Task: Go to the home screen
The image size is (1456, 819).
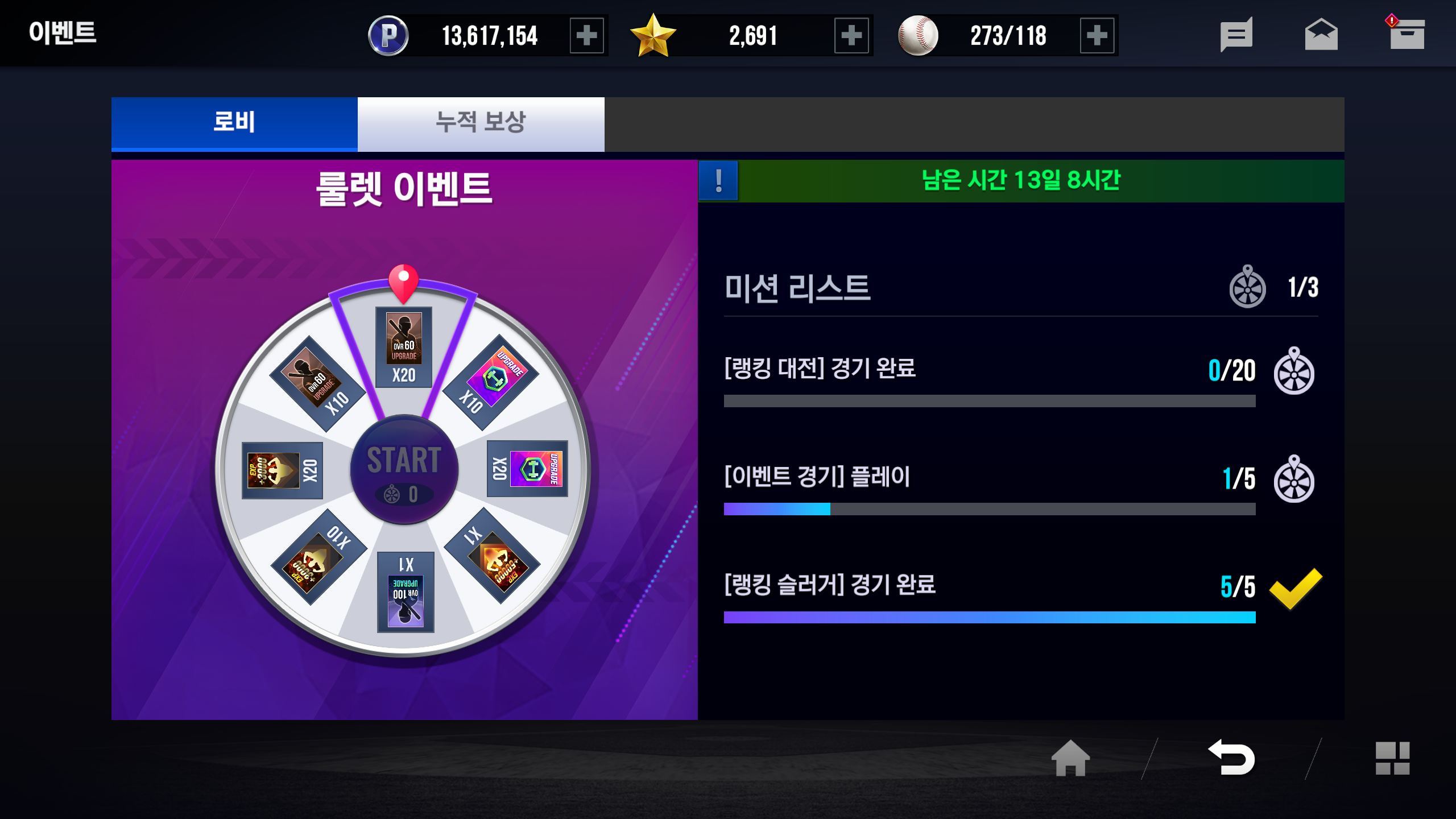Action: coord(1070,758)
